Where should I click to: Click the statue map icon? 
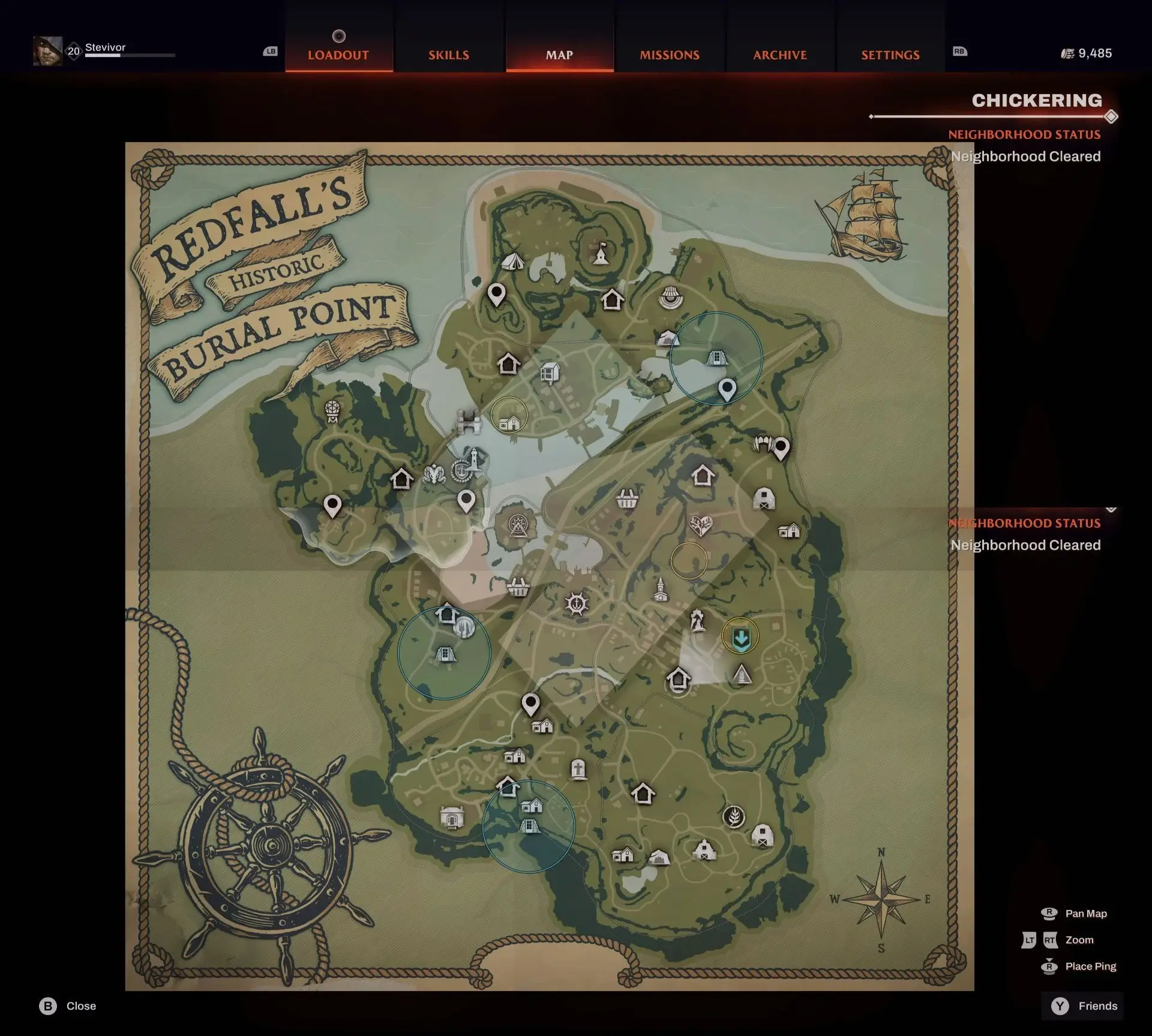point(697,621)
